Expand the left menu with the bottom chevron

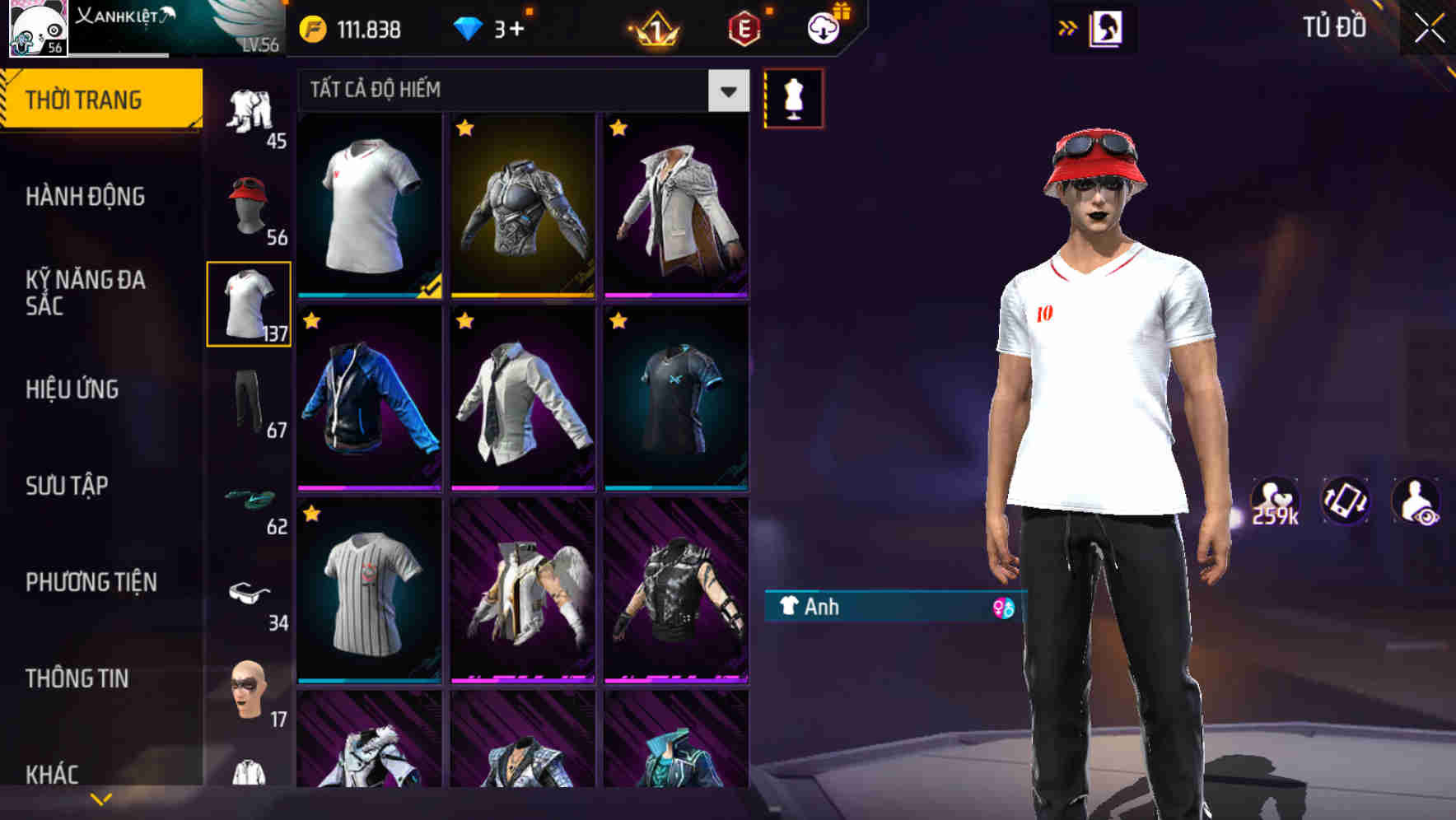coord(100,797)
